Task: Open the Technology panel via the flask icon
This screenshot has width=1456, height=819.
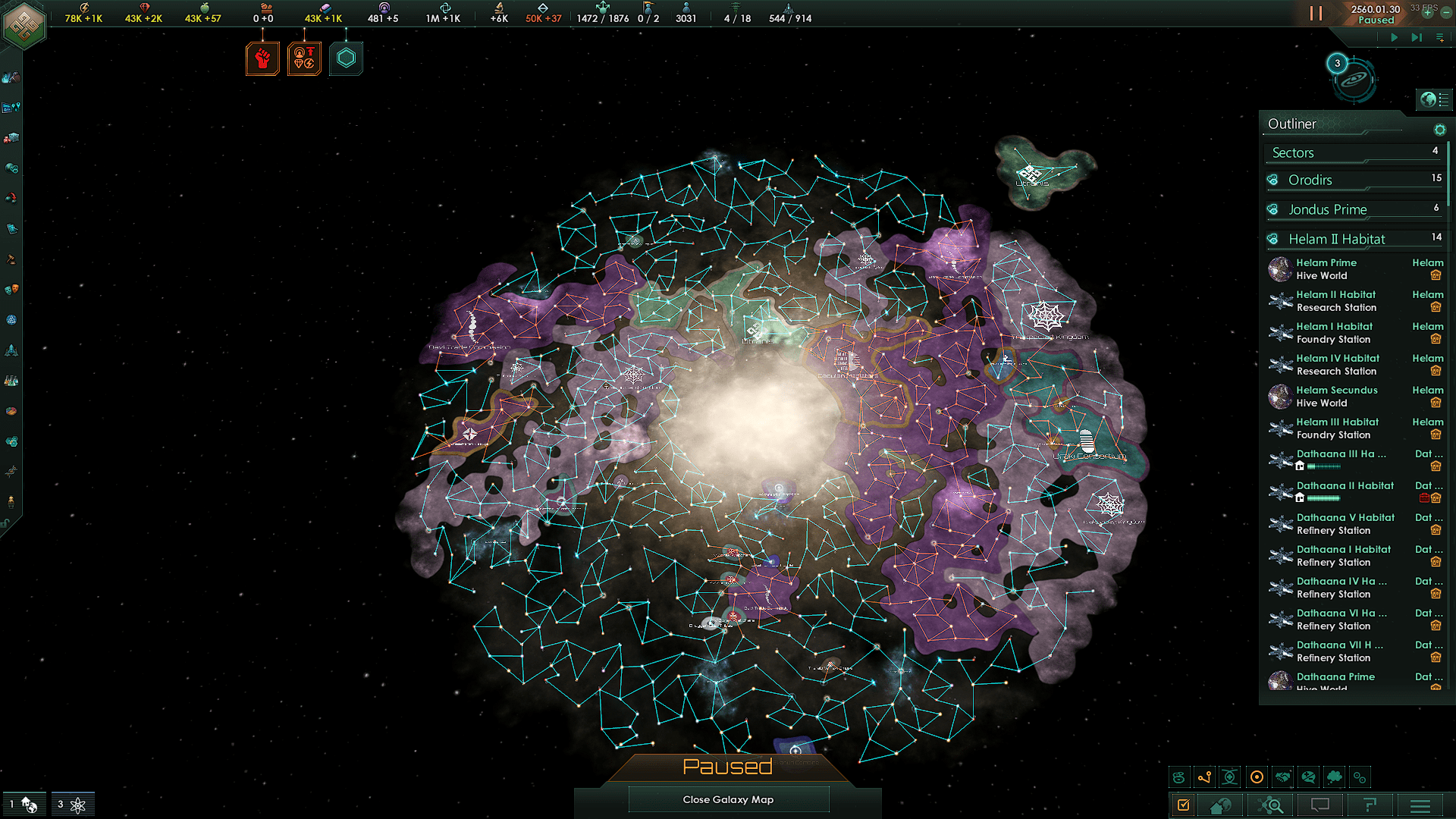Action: coord(11,379)
